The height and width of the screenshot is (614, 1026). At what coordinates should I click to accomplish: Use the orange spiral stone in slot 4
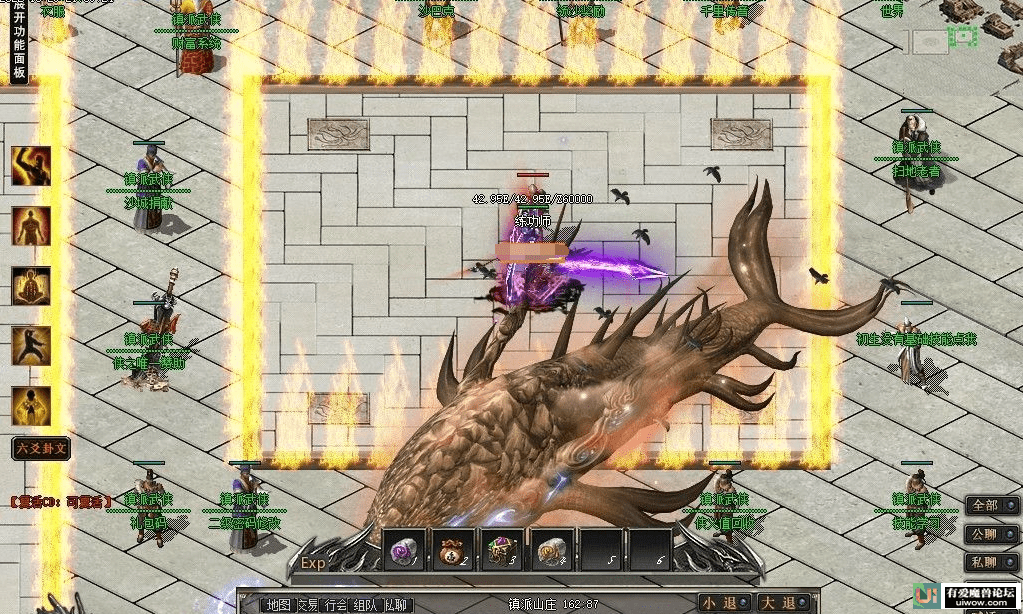[x=551, y=550]
